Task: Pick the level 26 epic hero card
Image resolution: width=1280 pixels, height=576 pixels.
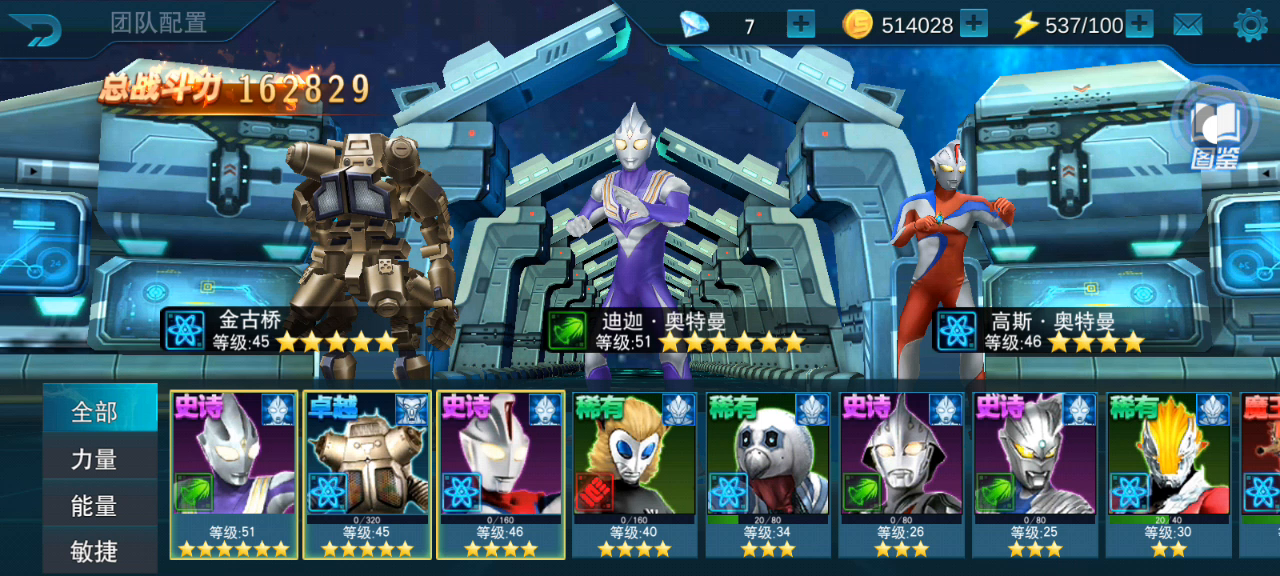Action: [x=902, y=474]
